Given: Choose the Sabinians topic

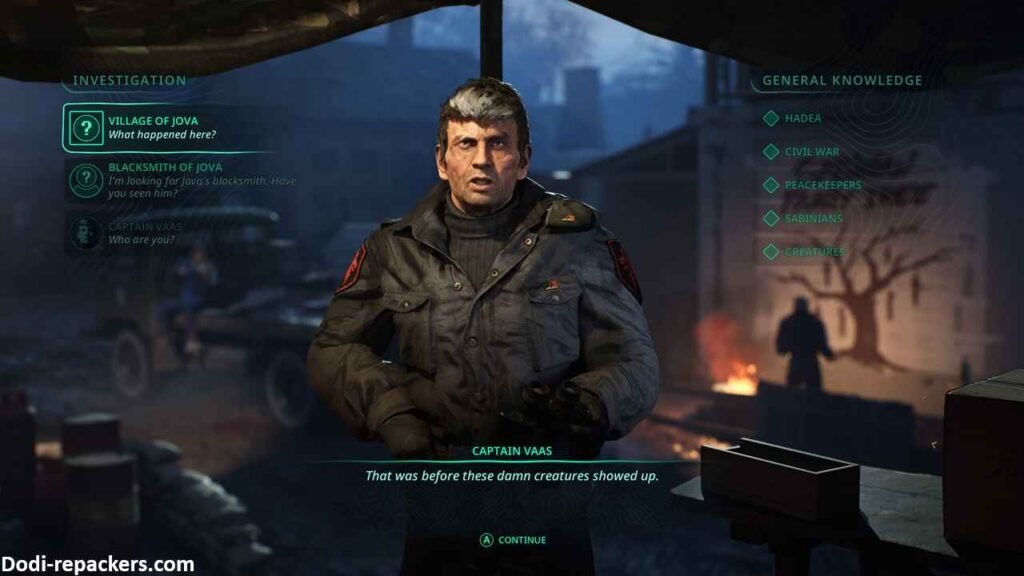Looking at the screenshot, I should [813, 218].
